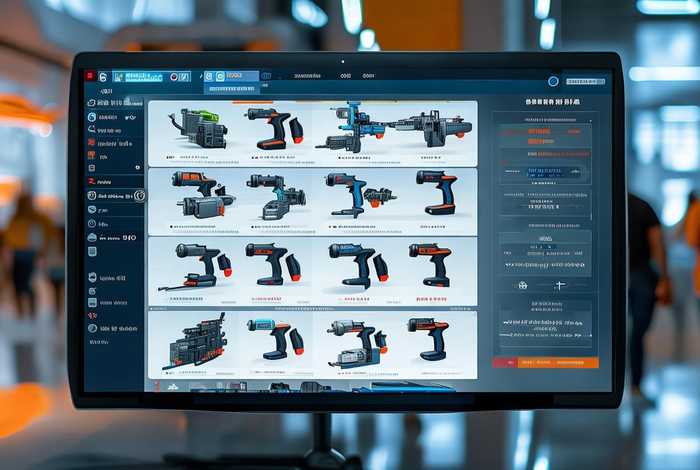Switch to the highlighted teal tab
The height and width of the screenshot is (470, 700).
[138, 76]
